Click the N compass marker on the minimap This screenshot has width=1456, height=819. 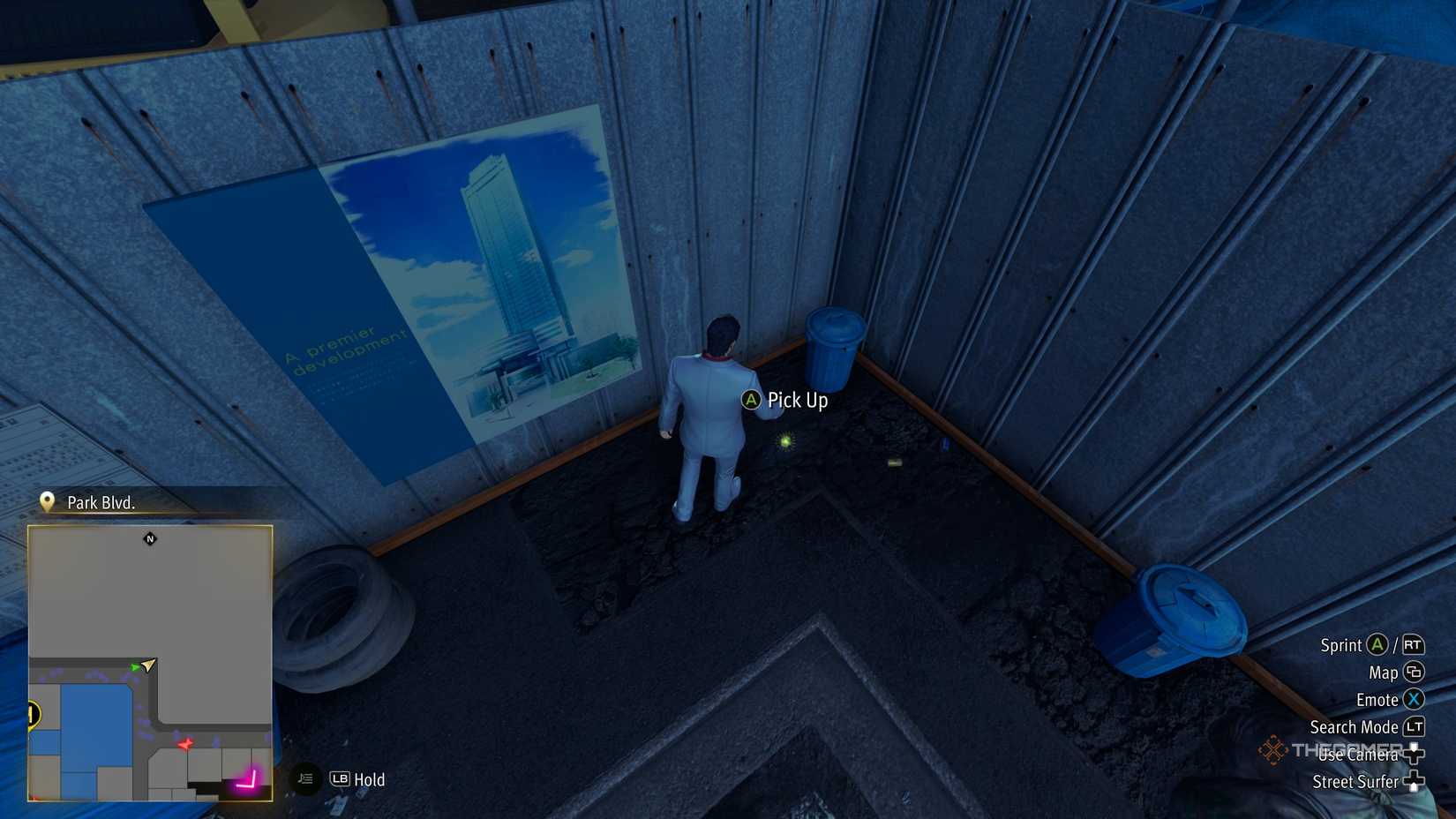pos(149,539)
